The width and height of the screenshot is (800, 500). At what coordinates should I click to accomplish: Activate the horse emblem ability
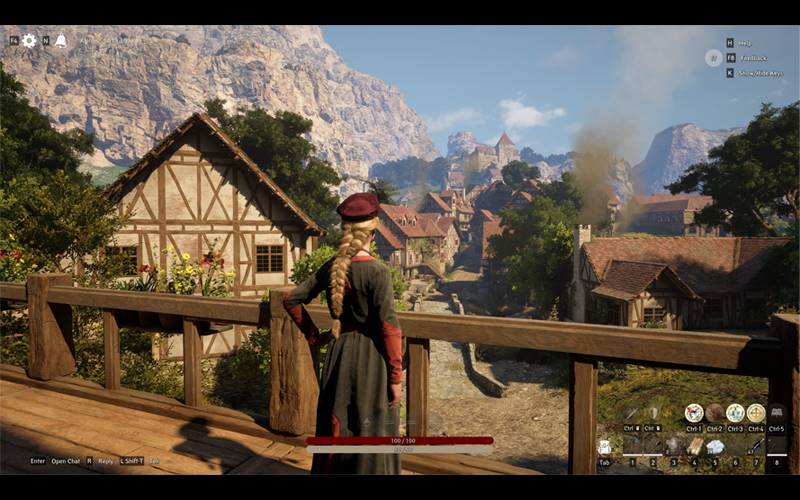coord(694,413)
